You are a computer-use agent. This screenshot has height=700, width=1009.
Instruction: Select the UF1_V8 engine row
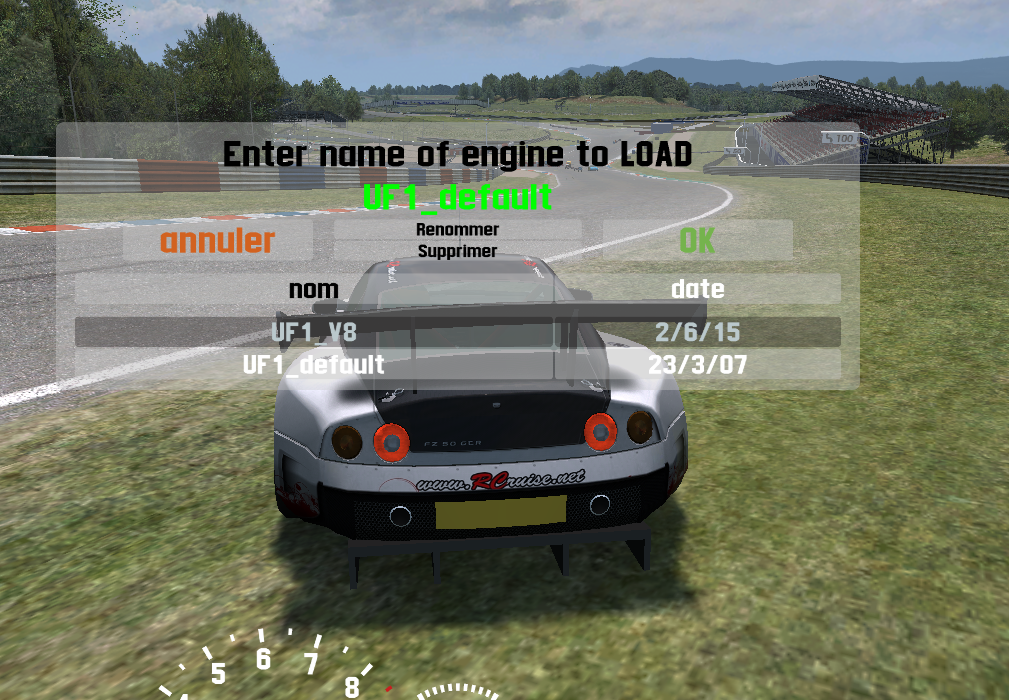click(x=314, y=332)
